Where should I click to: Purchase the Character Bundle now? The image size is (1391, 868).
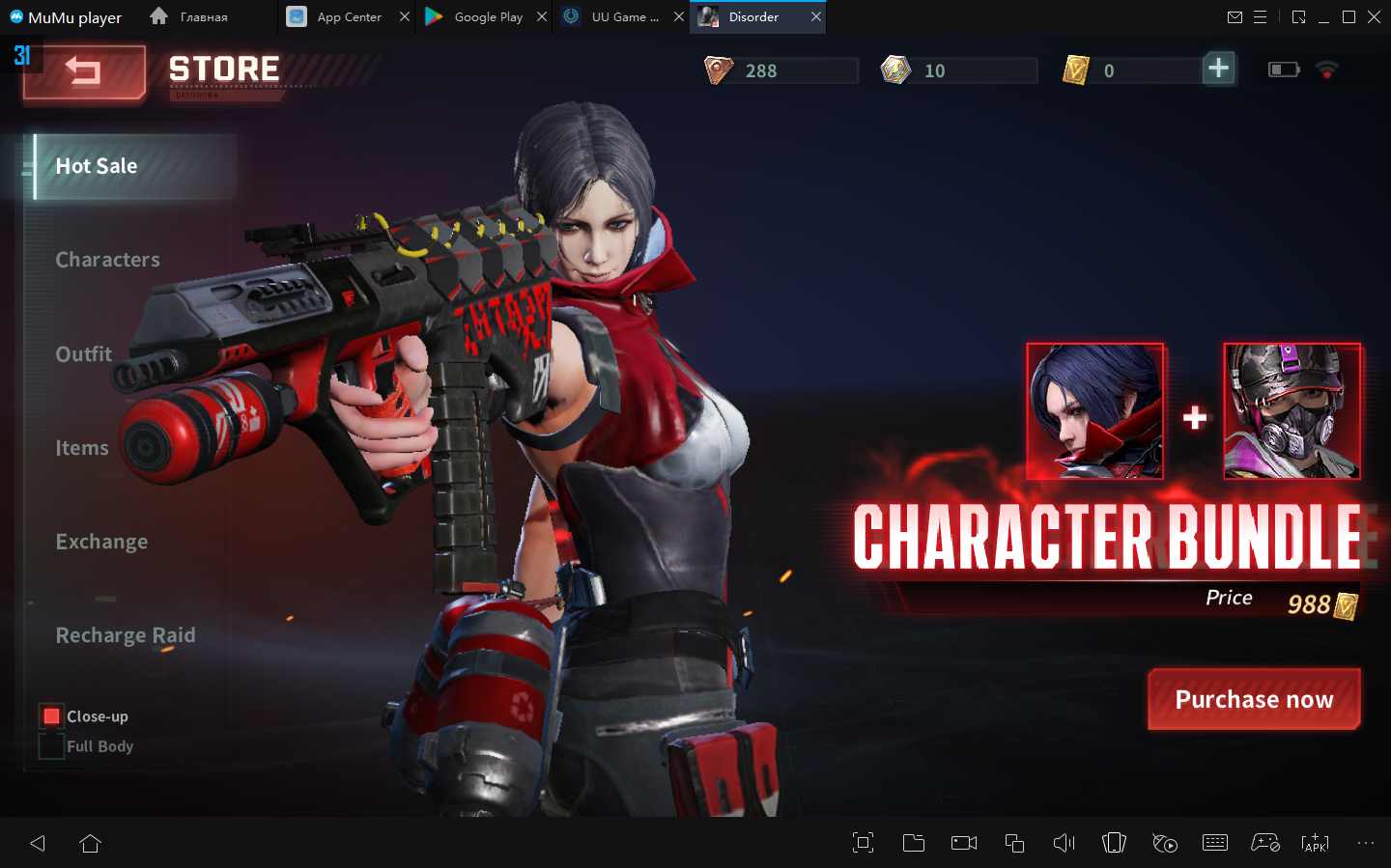pyautogui.click(x=1254, y=699)
